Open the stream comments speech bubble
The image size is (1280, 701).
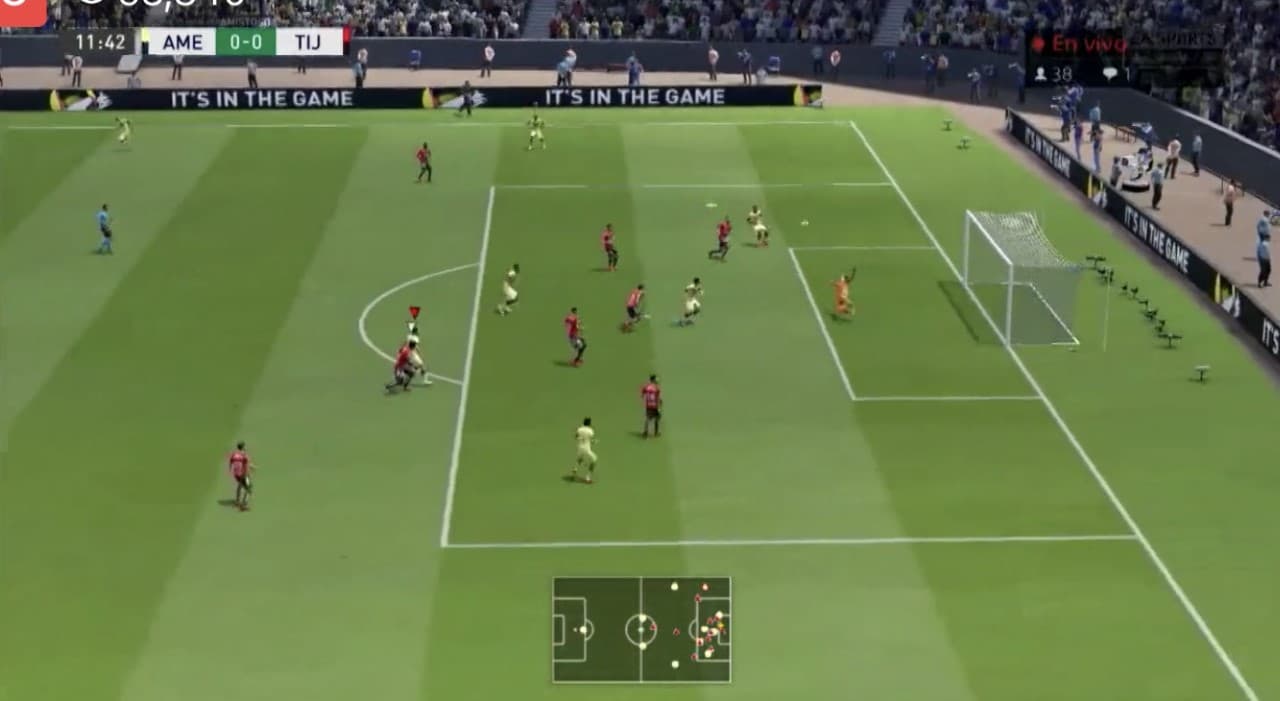[1109, 74]
